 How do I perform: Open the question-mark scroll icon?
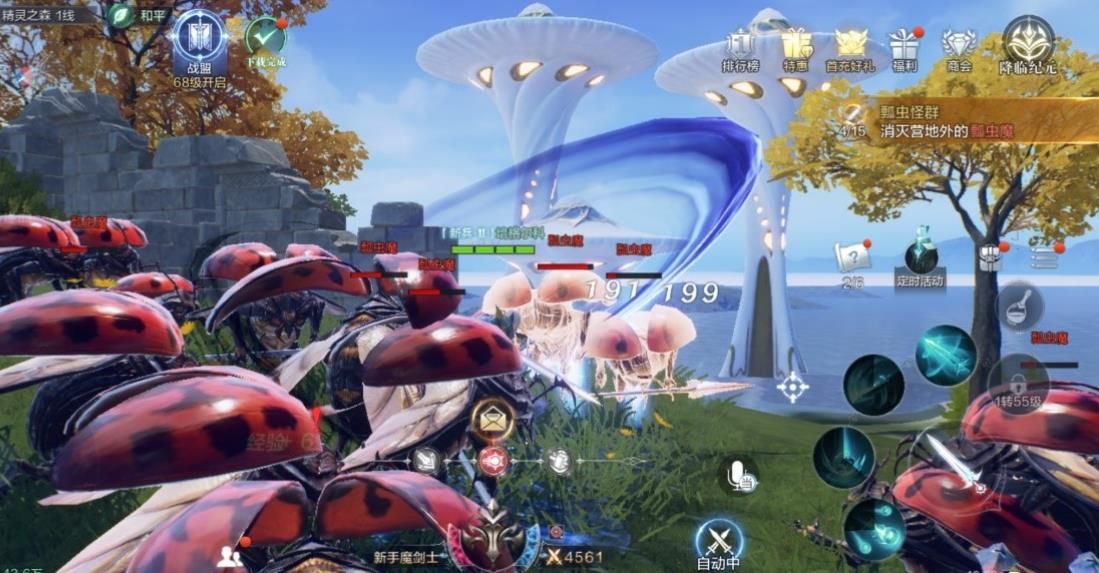point(852,259)
